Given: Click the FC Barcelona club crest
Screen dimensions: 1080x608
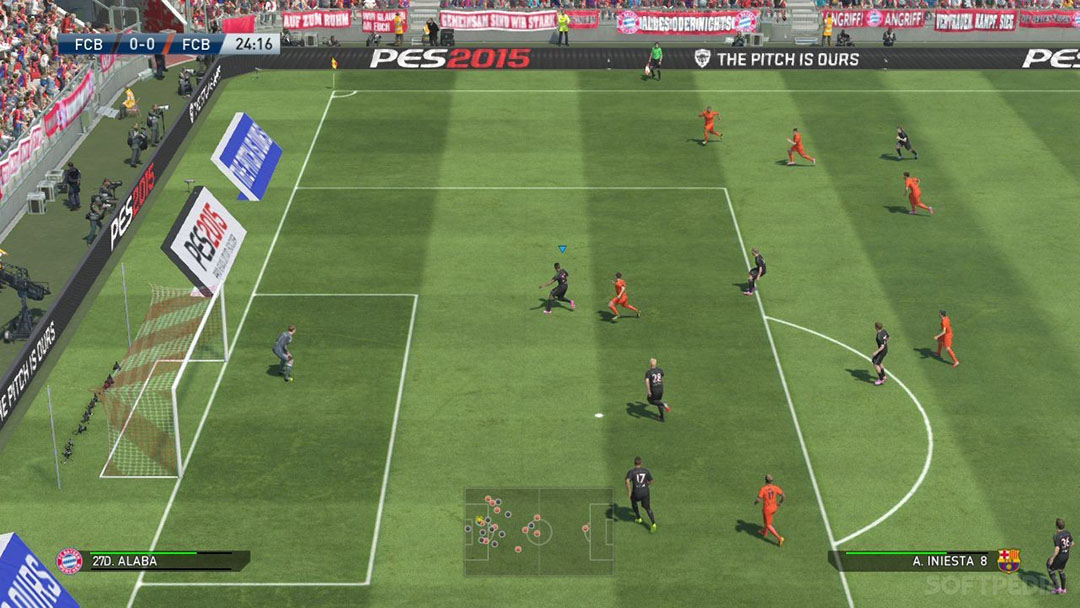Looking at the screenshot, I should click(x=1008, y=561).
